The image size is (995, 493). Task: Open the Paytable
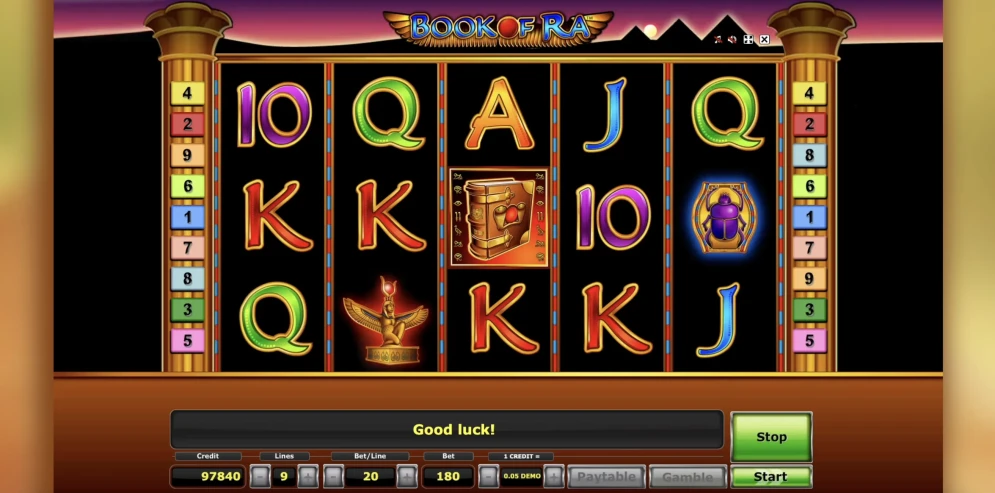pos(606,477)
